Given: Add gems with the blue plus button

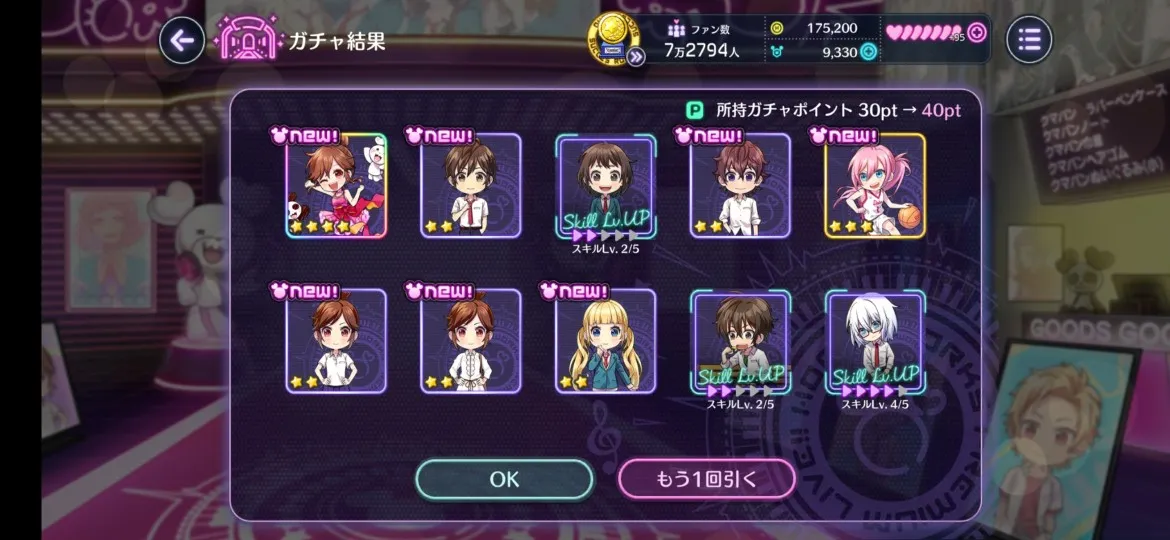Looking at the screenshot, I should tap(868, 52).
